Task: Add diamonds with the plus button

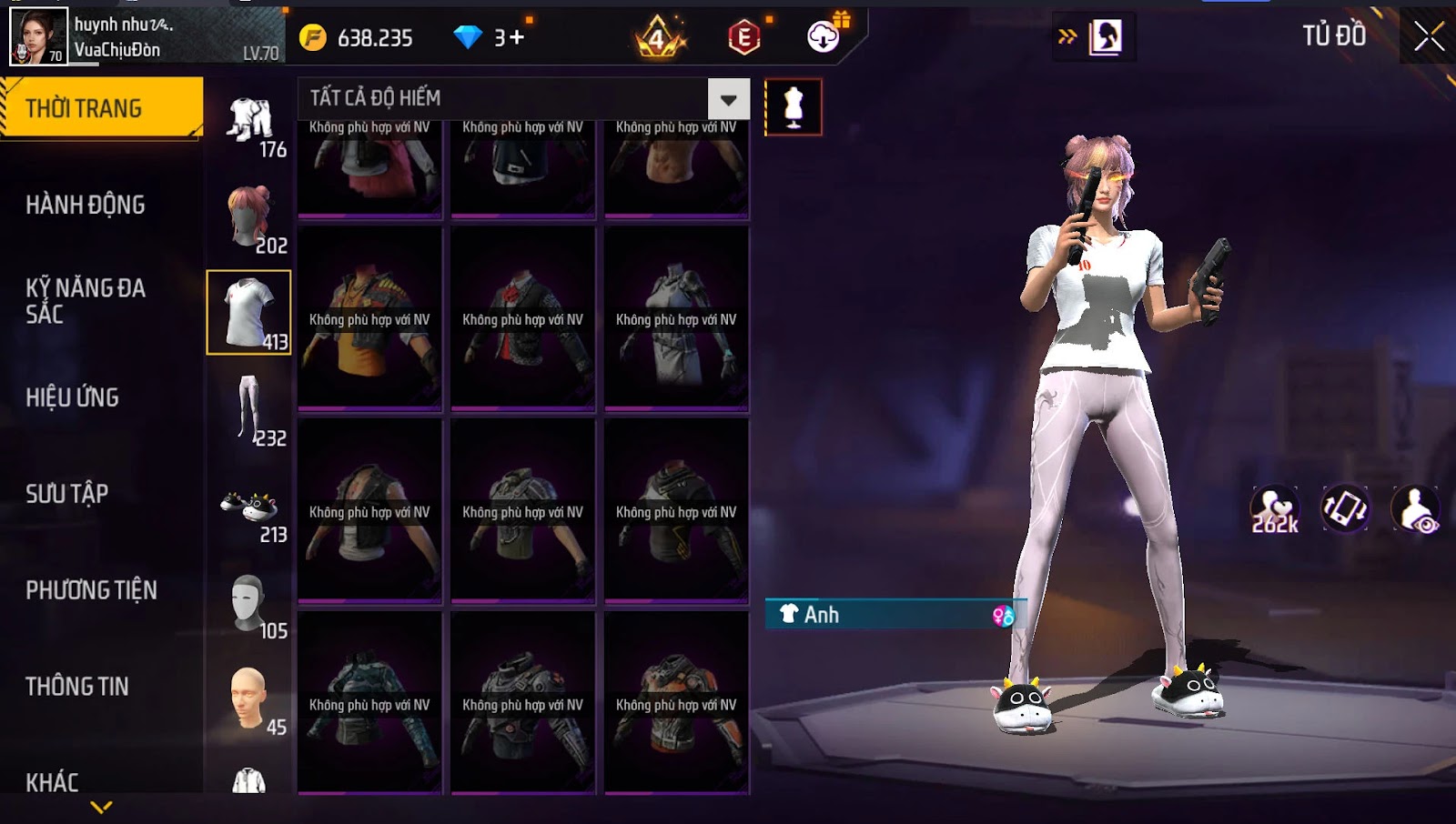Action: (517, 37)
